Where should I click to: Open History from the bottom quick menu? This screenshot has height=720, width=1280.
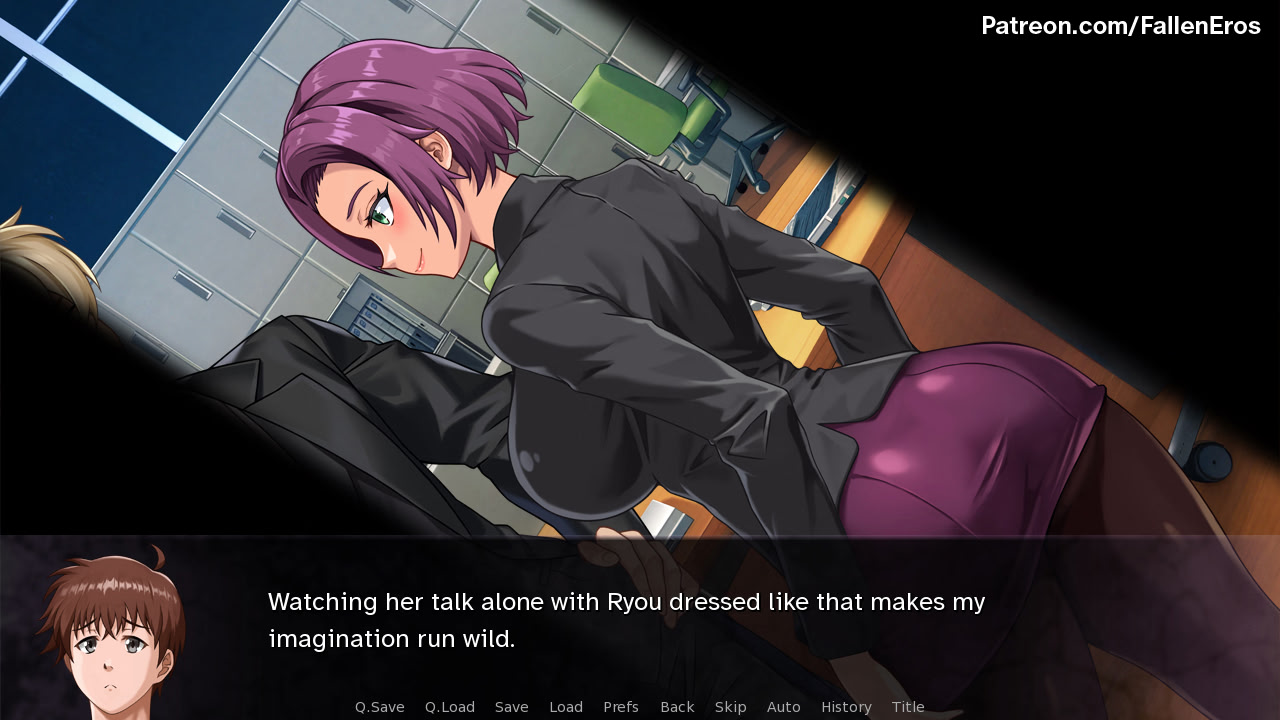tap(846, 706)
